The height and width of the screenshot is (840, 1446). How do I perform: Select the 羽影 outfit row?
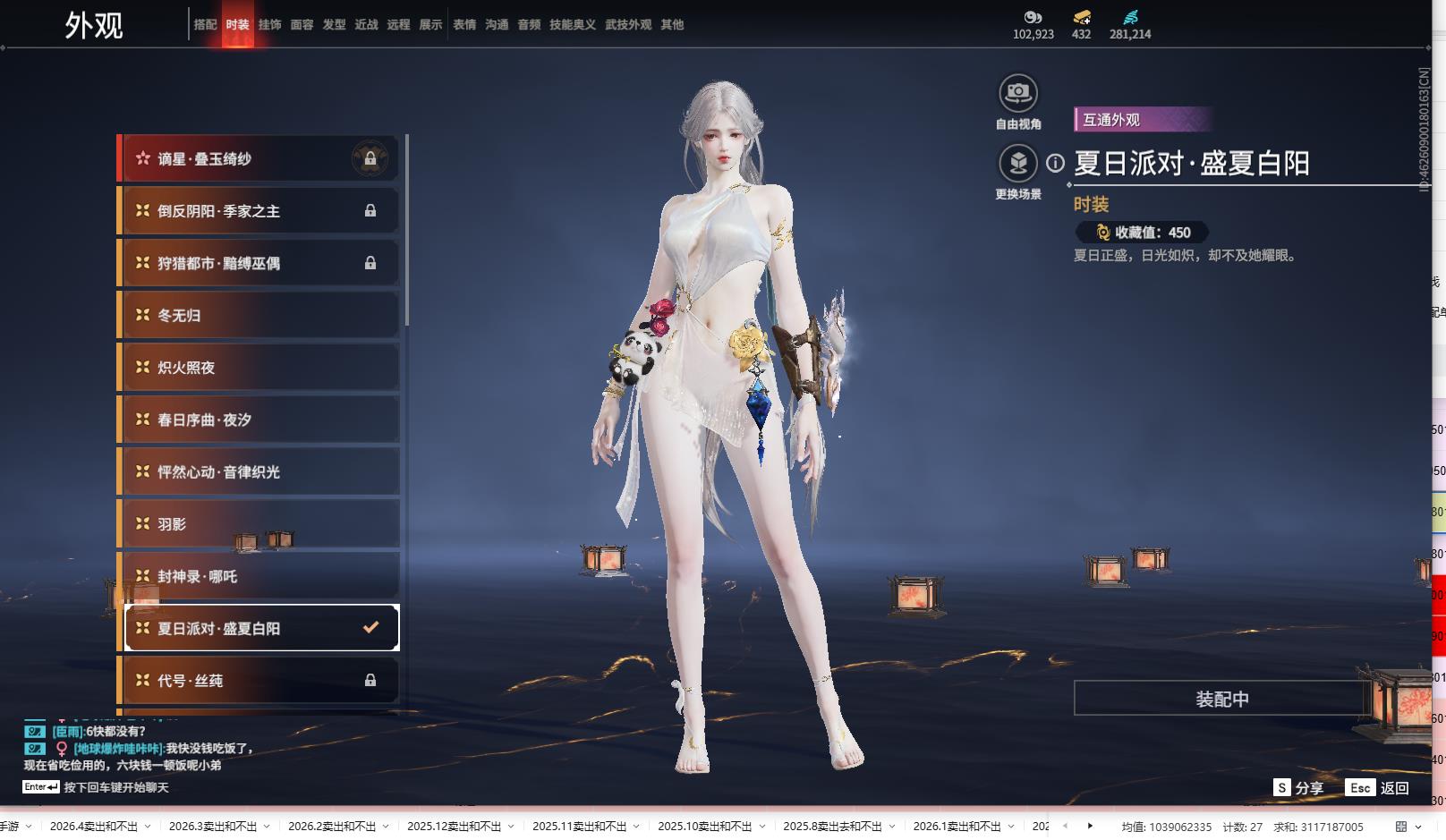click(x=259, y=524)
